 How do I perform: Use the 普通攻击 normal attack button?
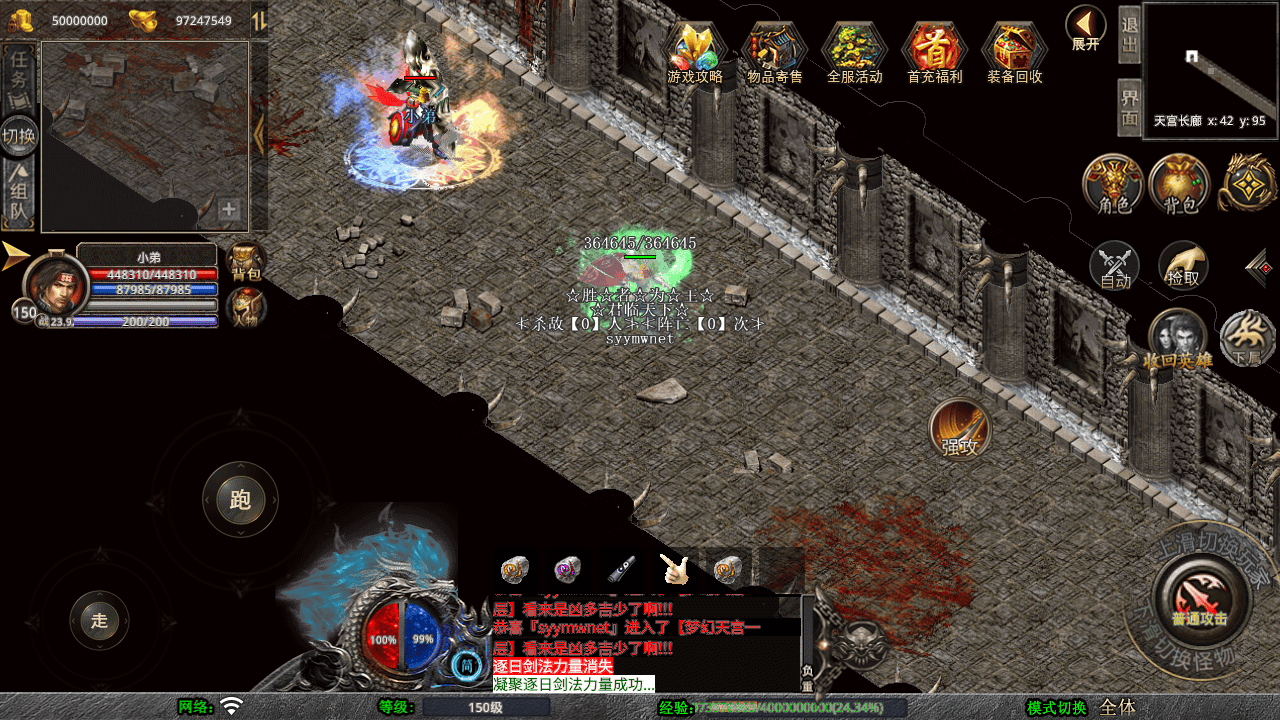point(1199,598)
